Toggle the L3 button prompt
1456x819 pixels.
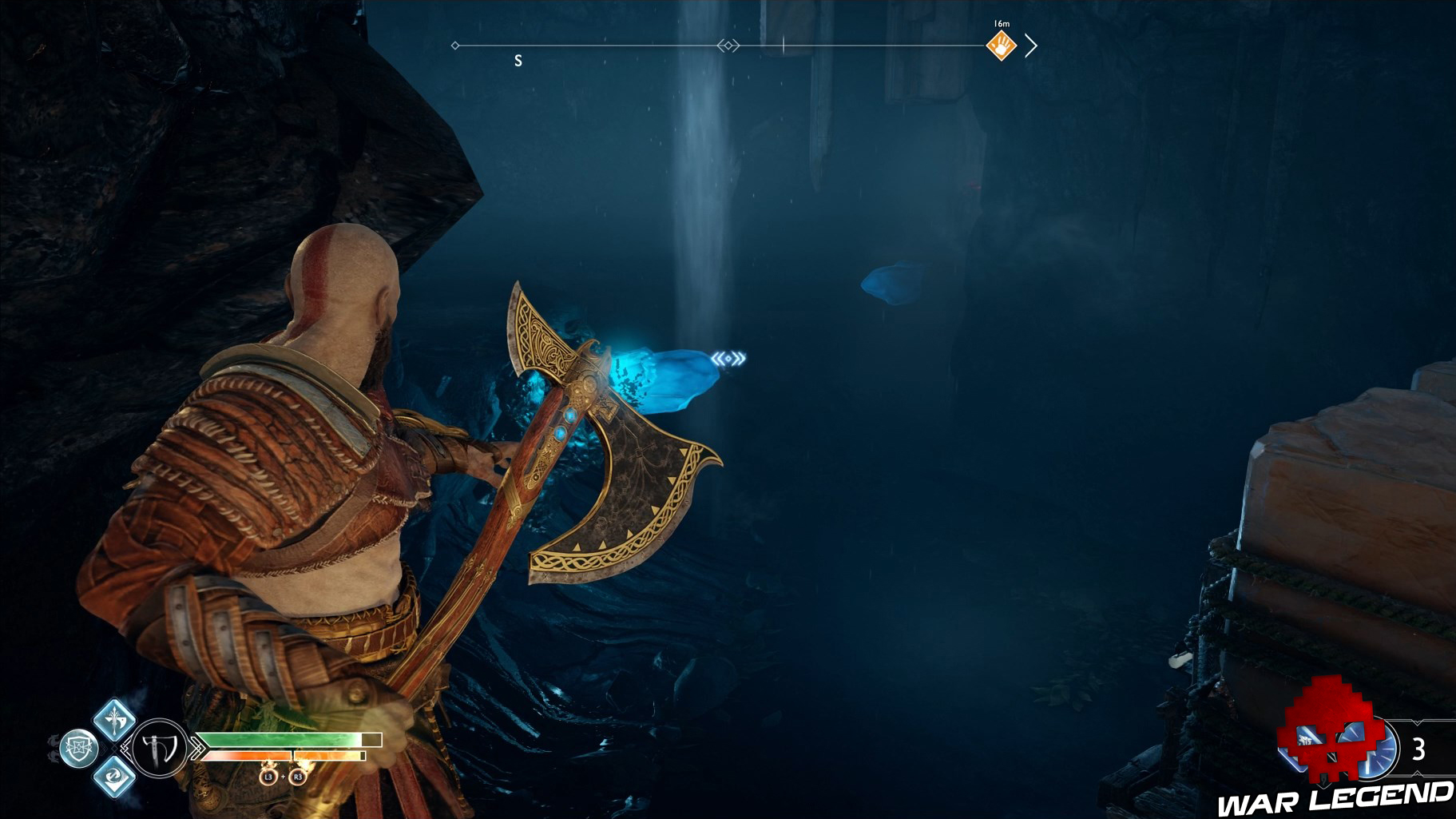(x=269, y=777)
